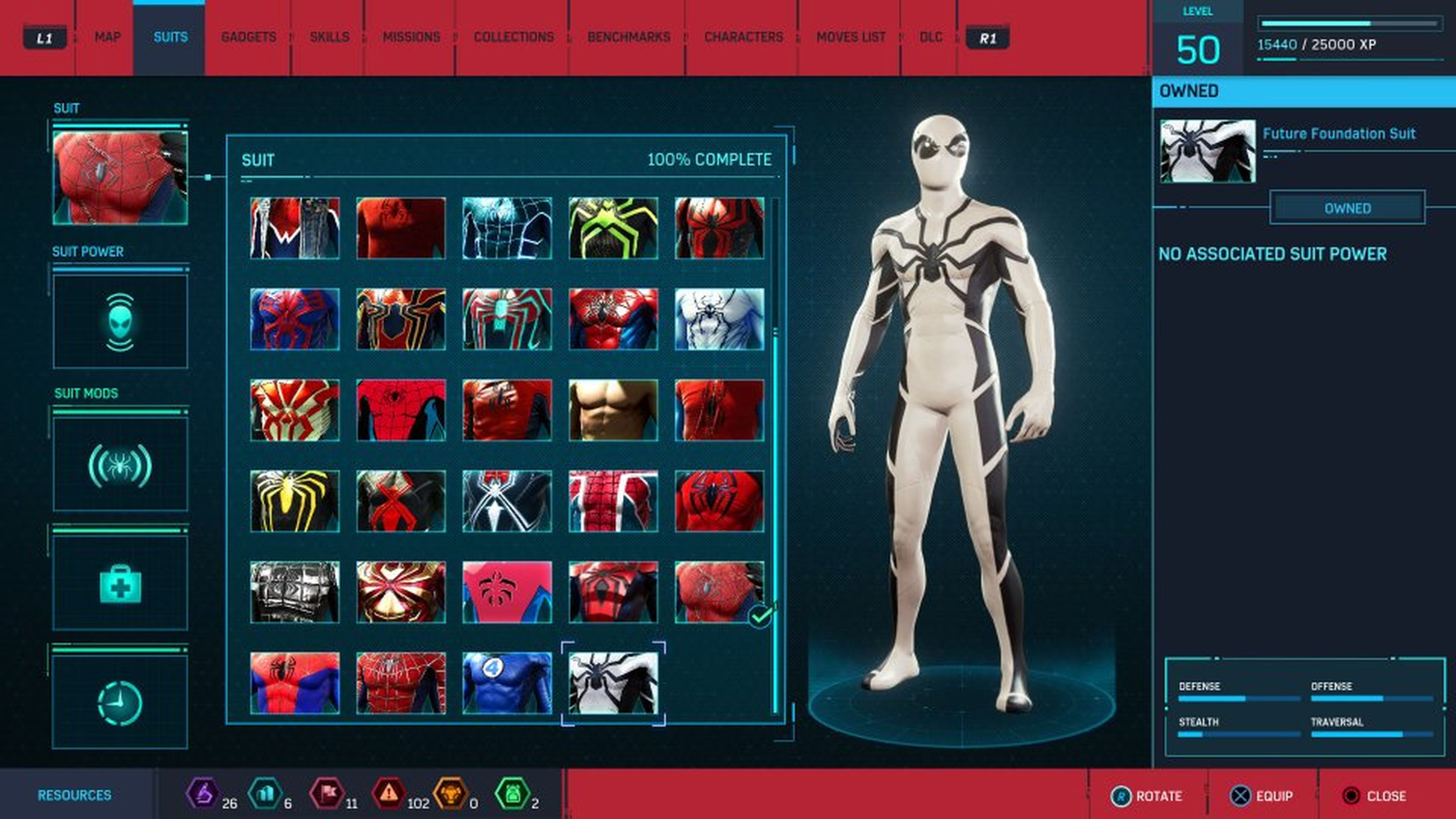Click the red Landmark Tokens resource icon
The width and height of the screenshot is (1456, 819).
pyautogui.click(x=329, y=794)
